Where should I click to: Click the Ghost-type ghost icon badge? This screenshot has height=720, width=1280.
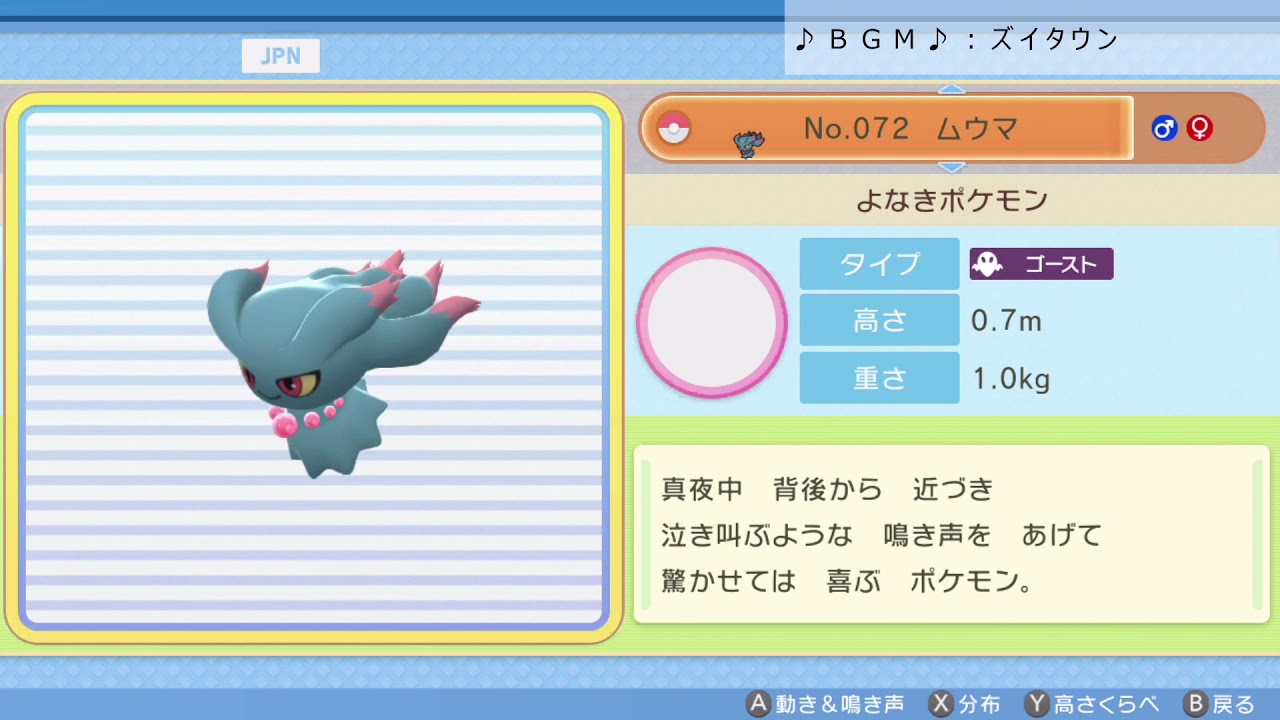[987, 264]
